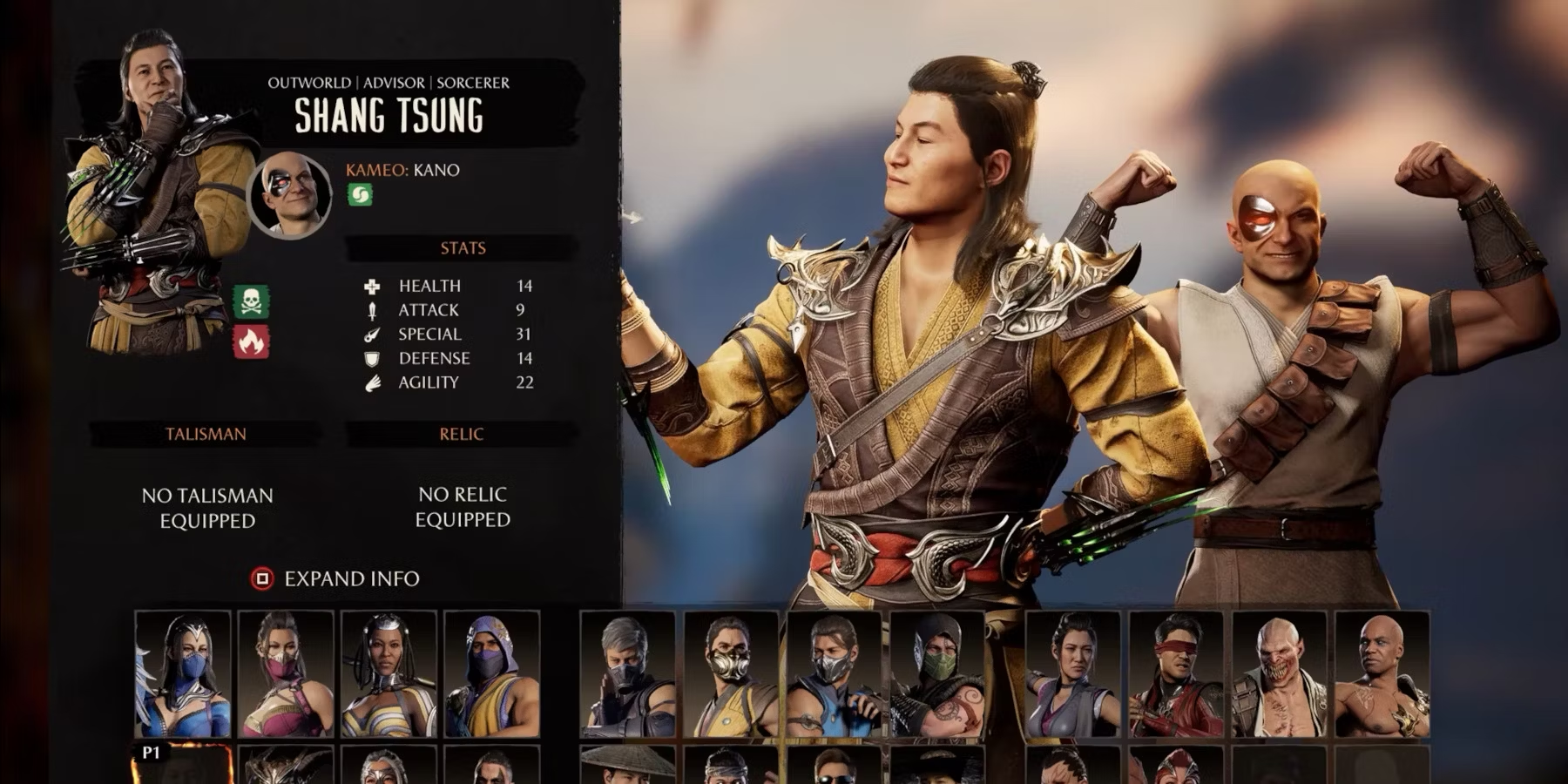Select Kitana from the roster
This screenshot has height=784, width=1568.
coord(183,674)
